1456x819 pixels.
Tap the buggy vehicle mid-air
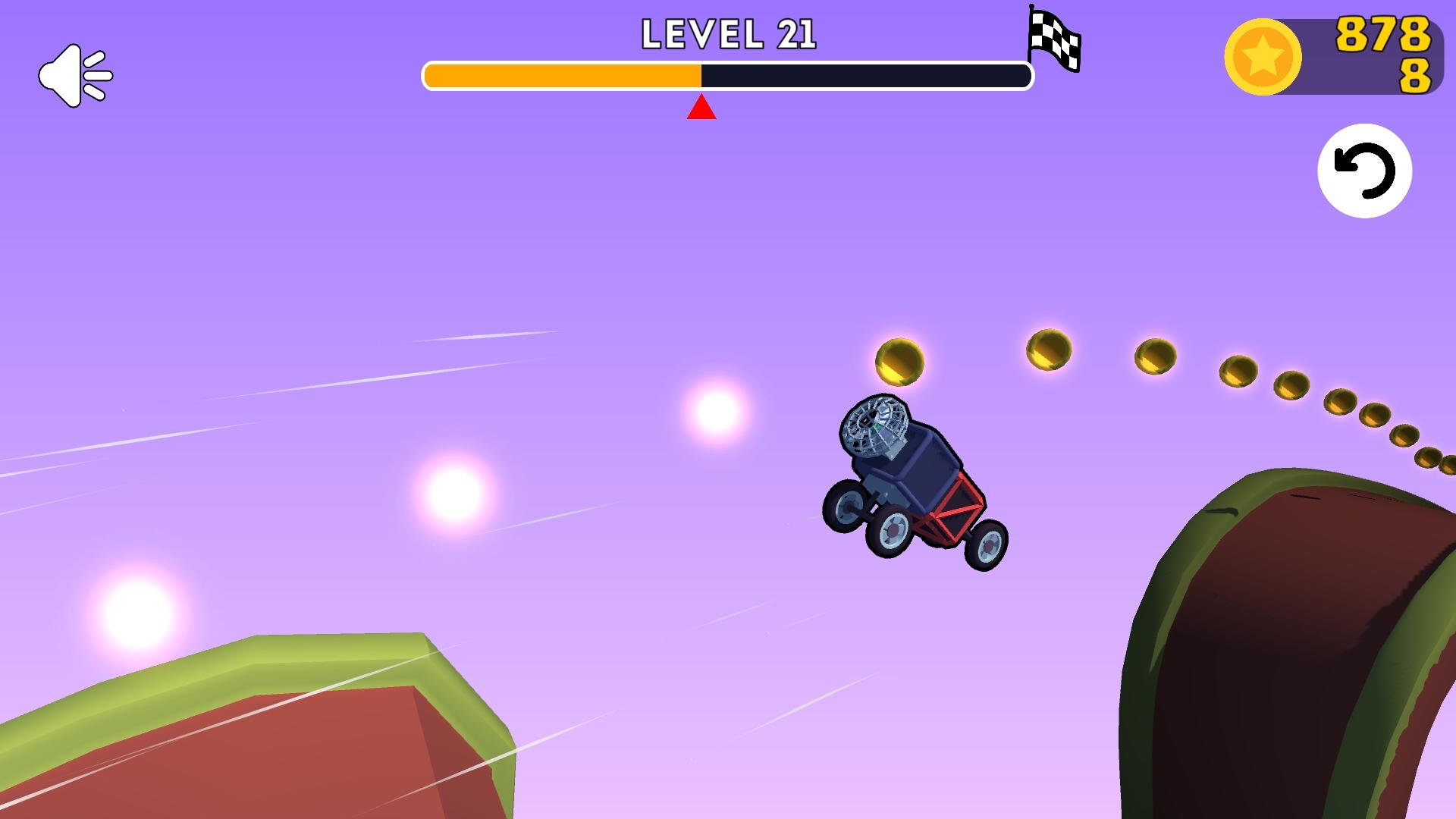(x=910, y=478)
